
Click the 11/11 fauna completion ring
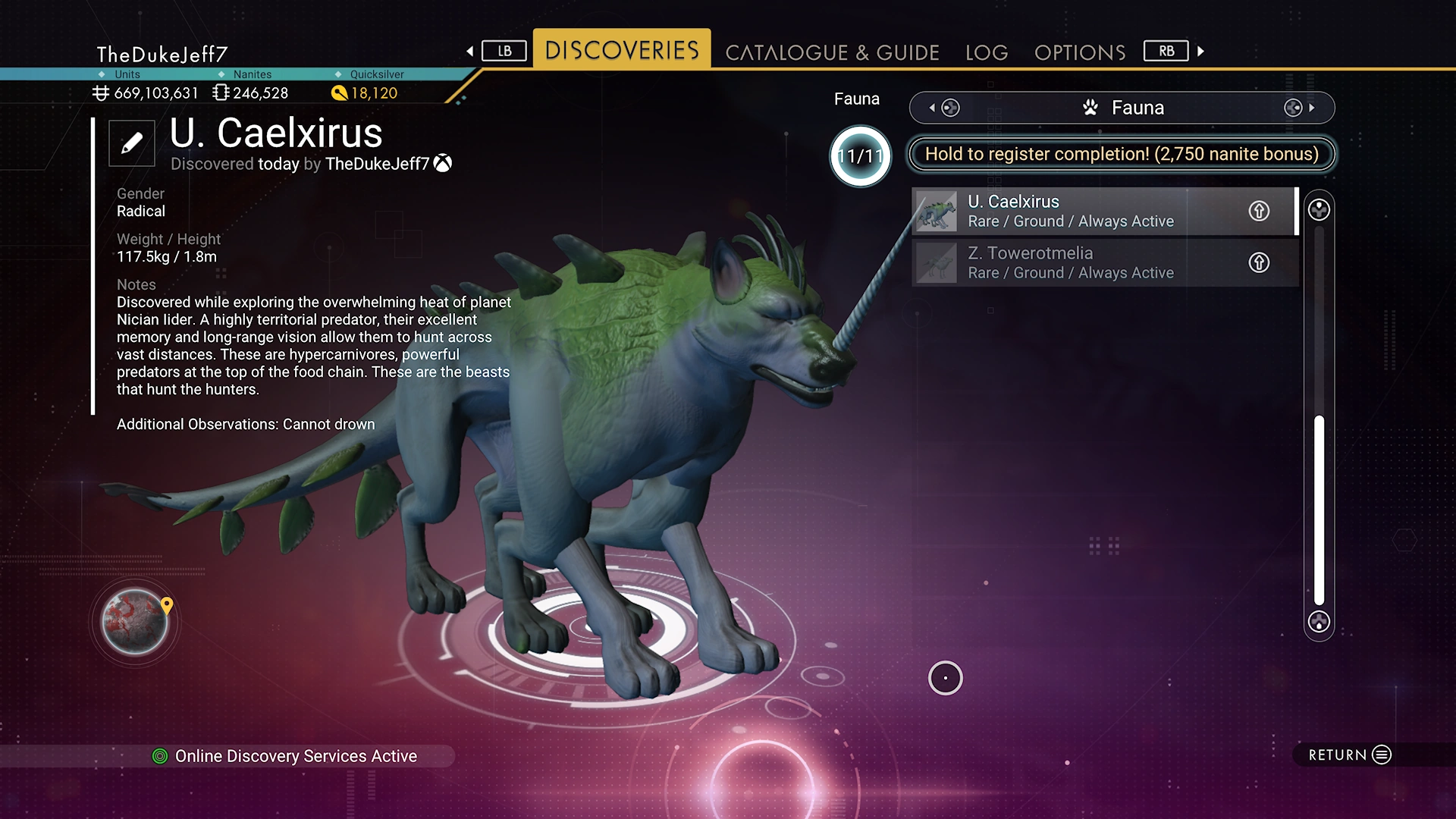tap(860, 156)
